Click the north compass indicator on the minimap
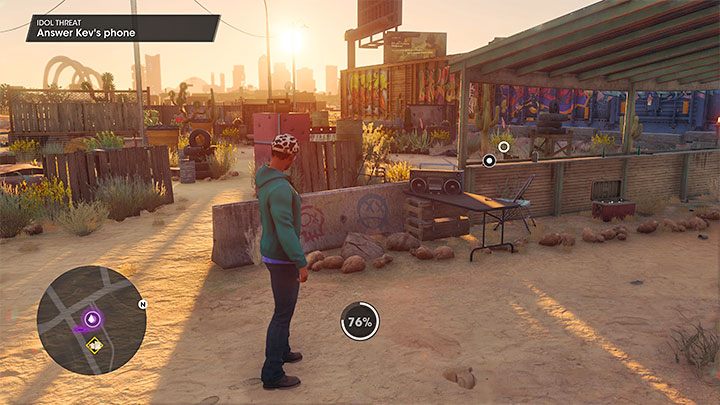The width and height of the screenshot is (720, 405). pos(142,304)
